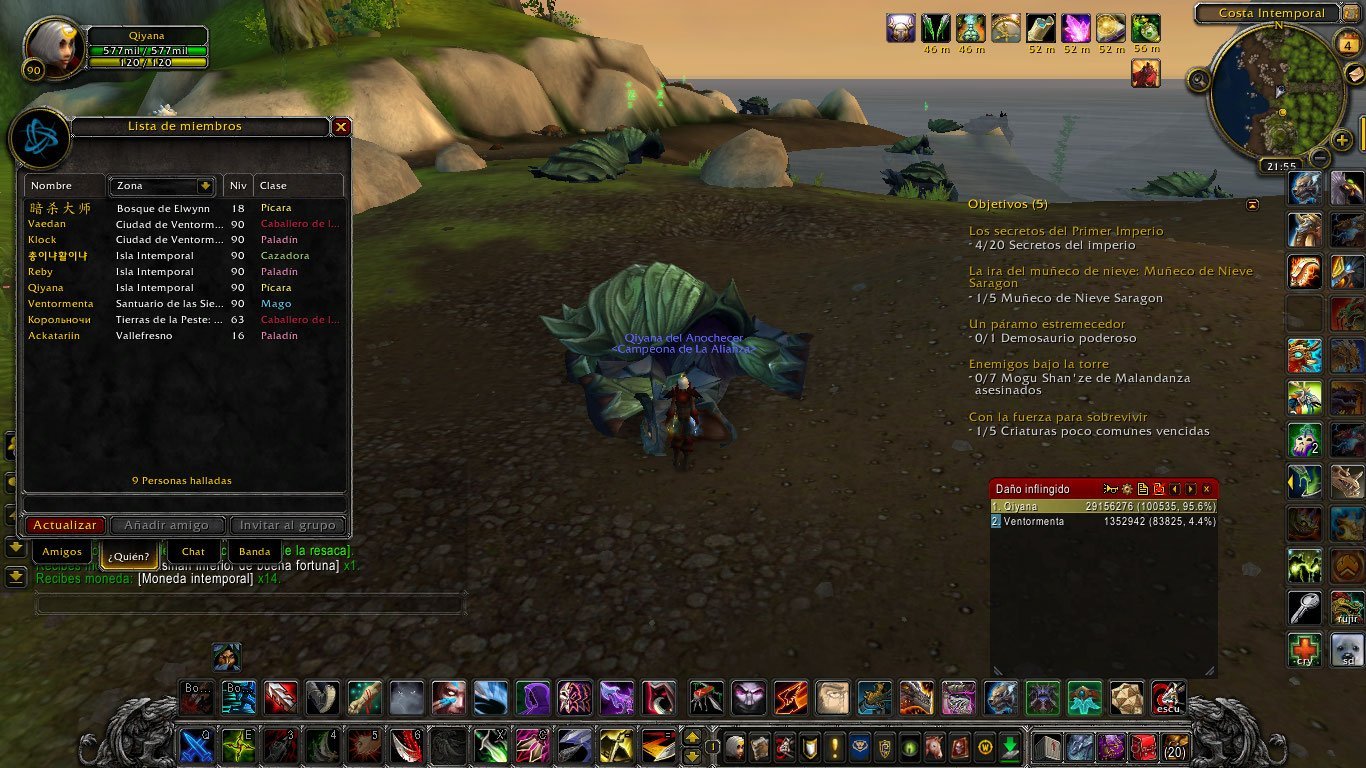
Task: Zoom in on the minimap
Action: tap(1342, 140)
